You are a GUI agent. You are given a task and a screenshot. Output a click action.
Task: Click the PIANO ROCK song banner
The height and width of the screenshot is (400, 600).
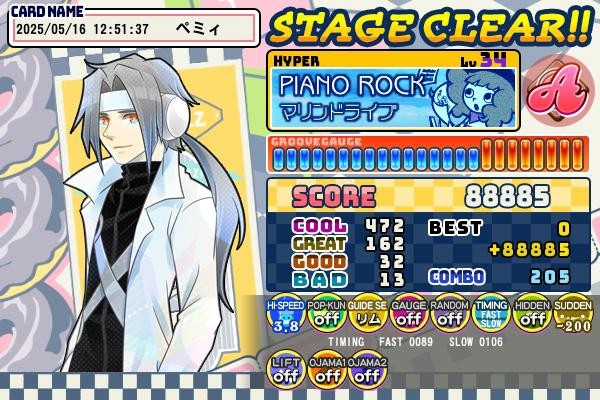(393, 97)
